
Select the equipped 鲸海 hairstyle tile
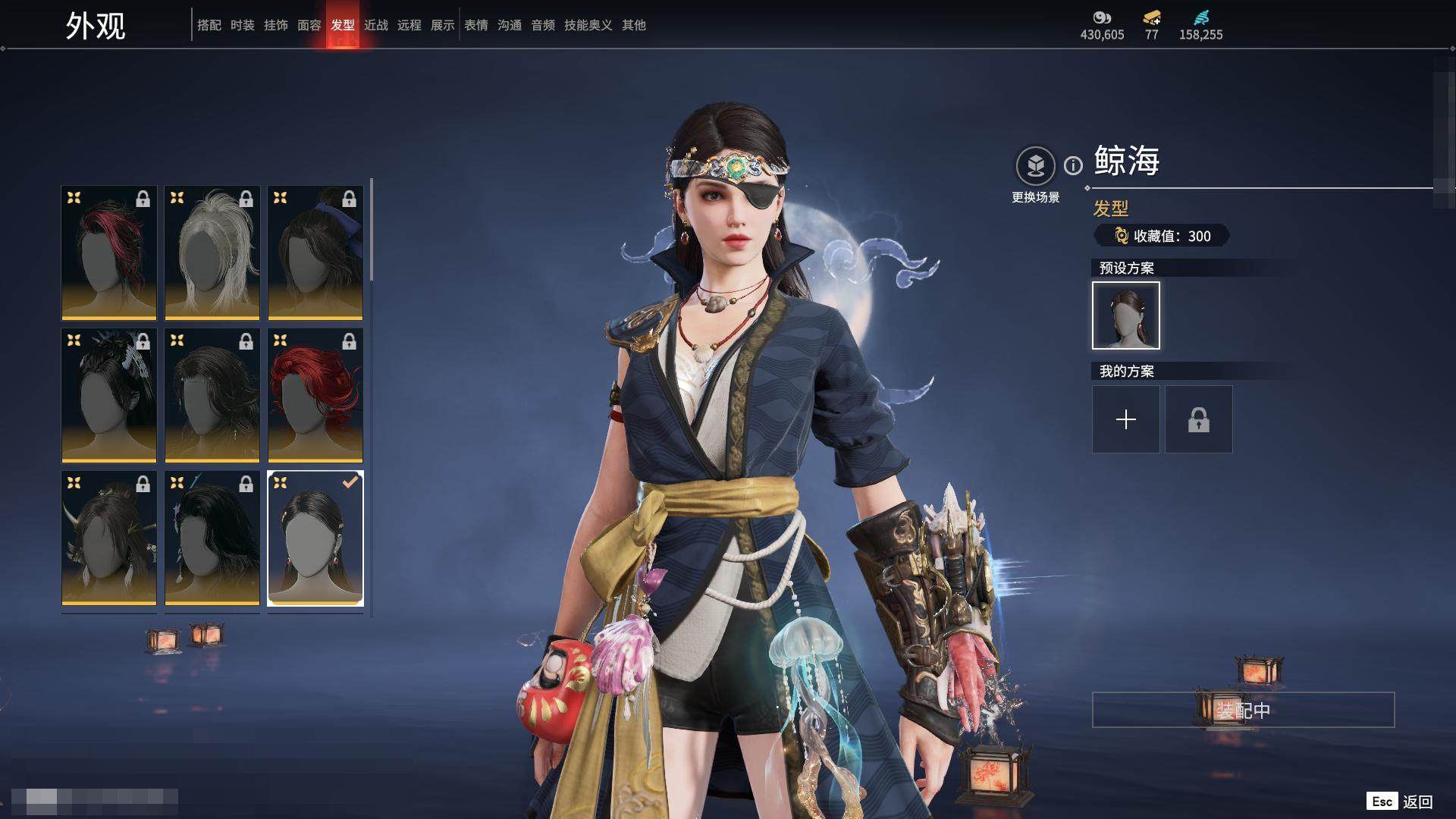coord(315,538)
